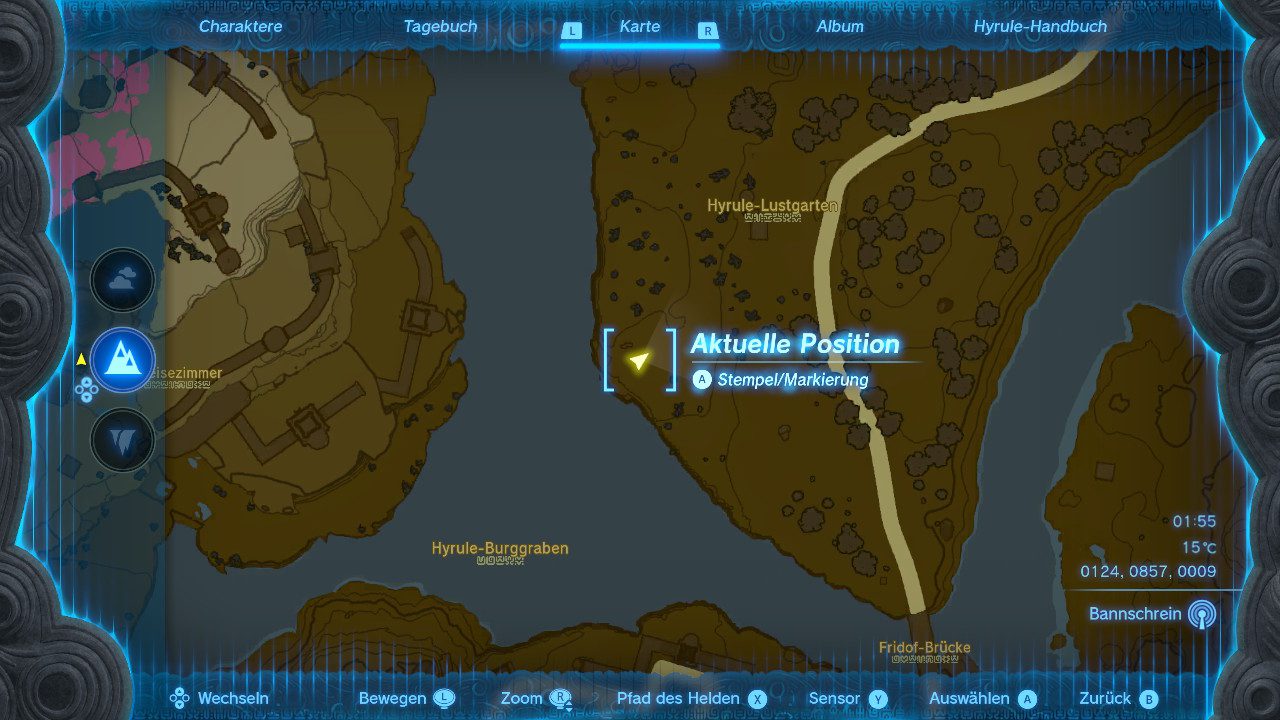The image size is (1280, 720).
Task: Open the Tagebuch tab
Action: pyautogui.click(x=440, y=27)
